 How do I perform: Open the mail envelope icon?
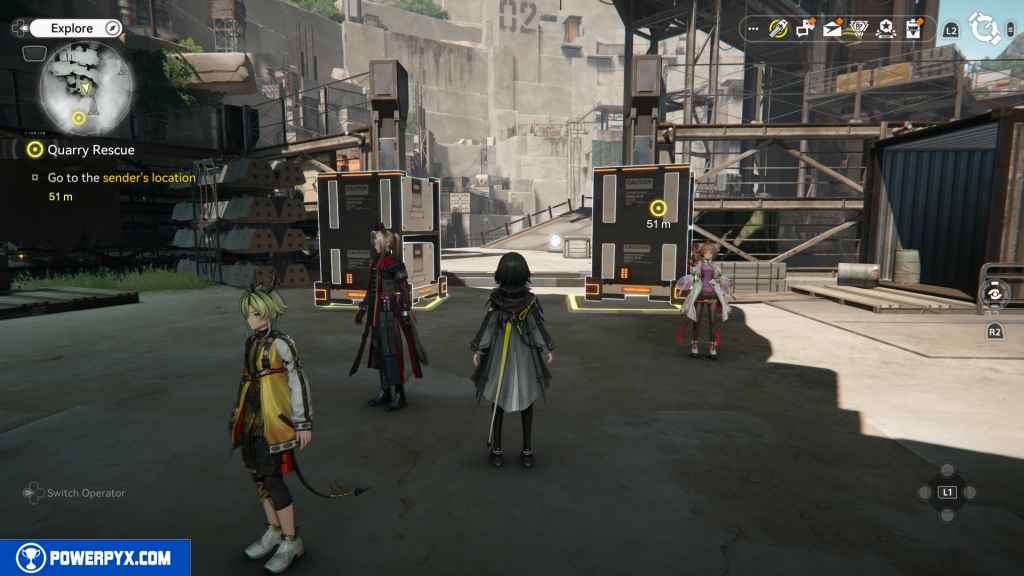832,29
